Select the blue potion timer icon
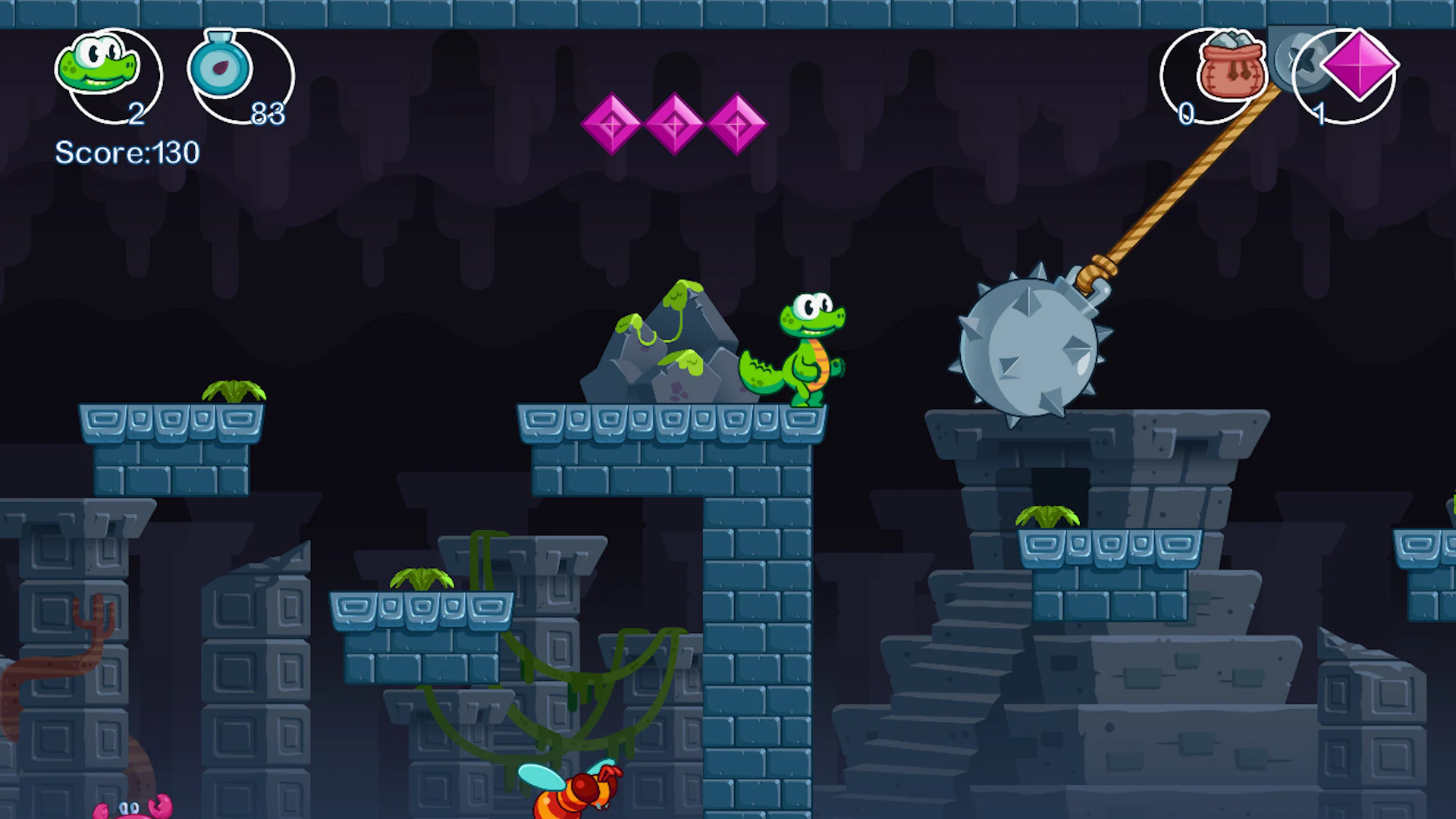This screenshot has height=819, width=1456. point(221,68)
